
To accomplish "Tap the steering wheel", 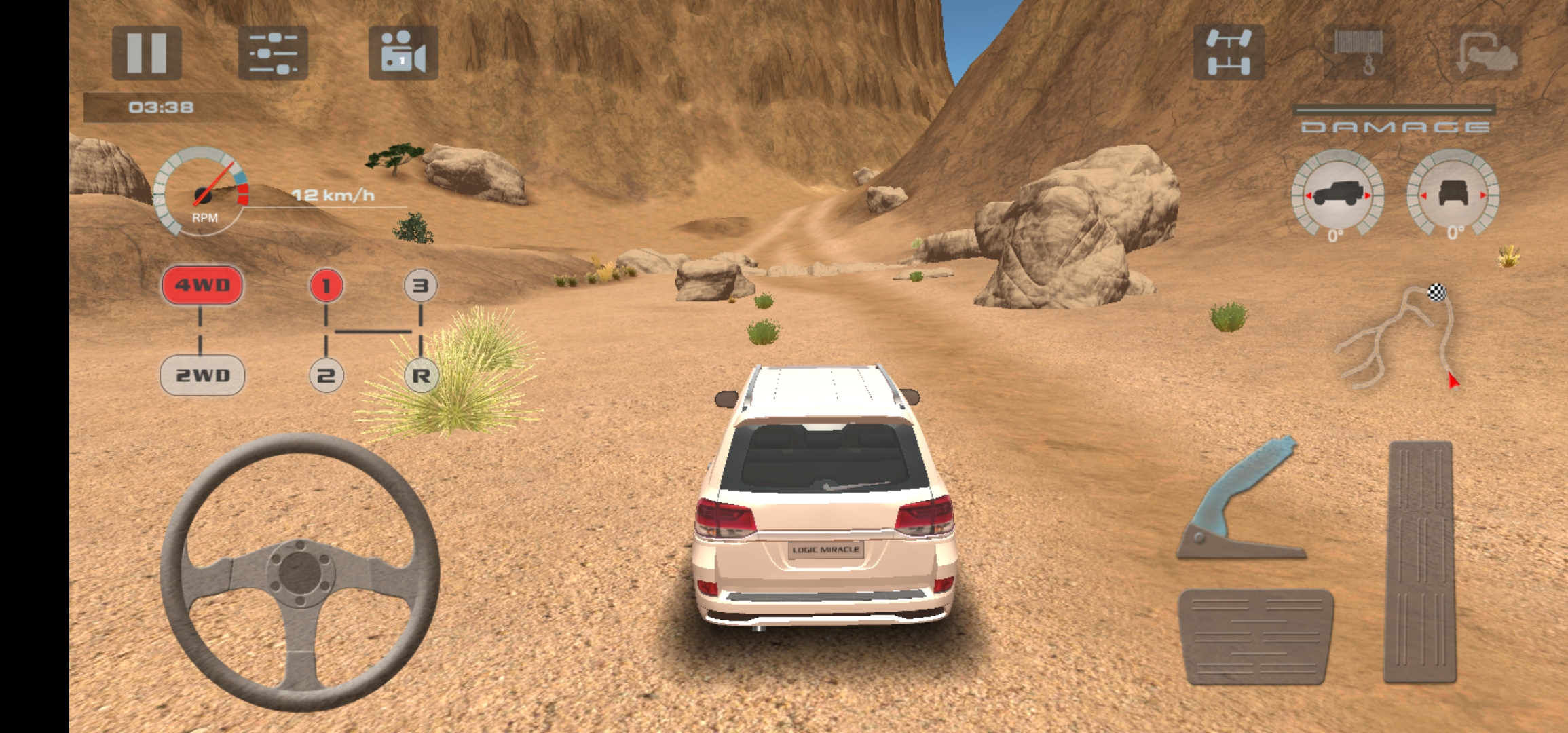I will tap(300, 571).
